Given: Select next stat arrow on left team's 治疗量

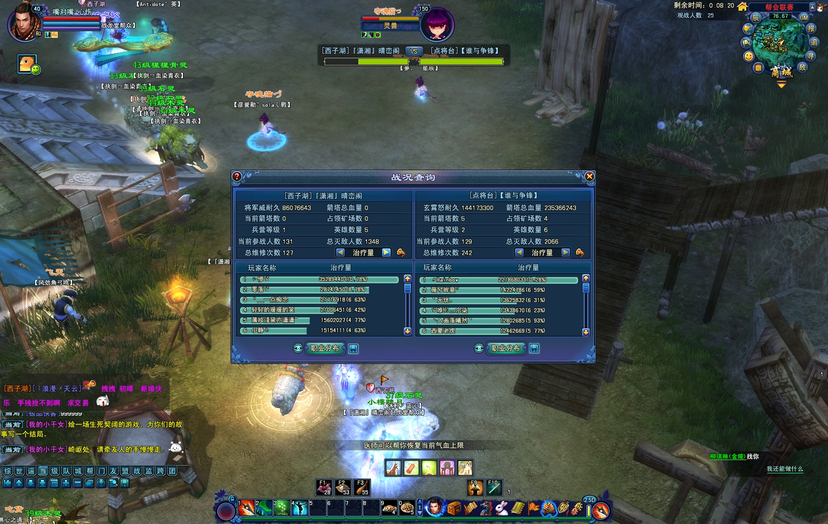Looking at the screenshot, I should [387, 253].
